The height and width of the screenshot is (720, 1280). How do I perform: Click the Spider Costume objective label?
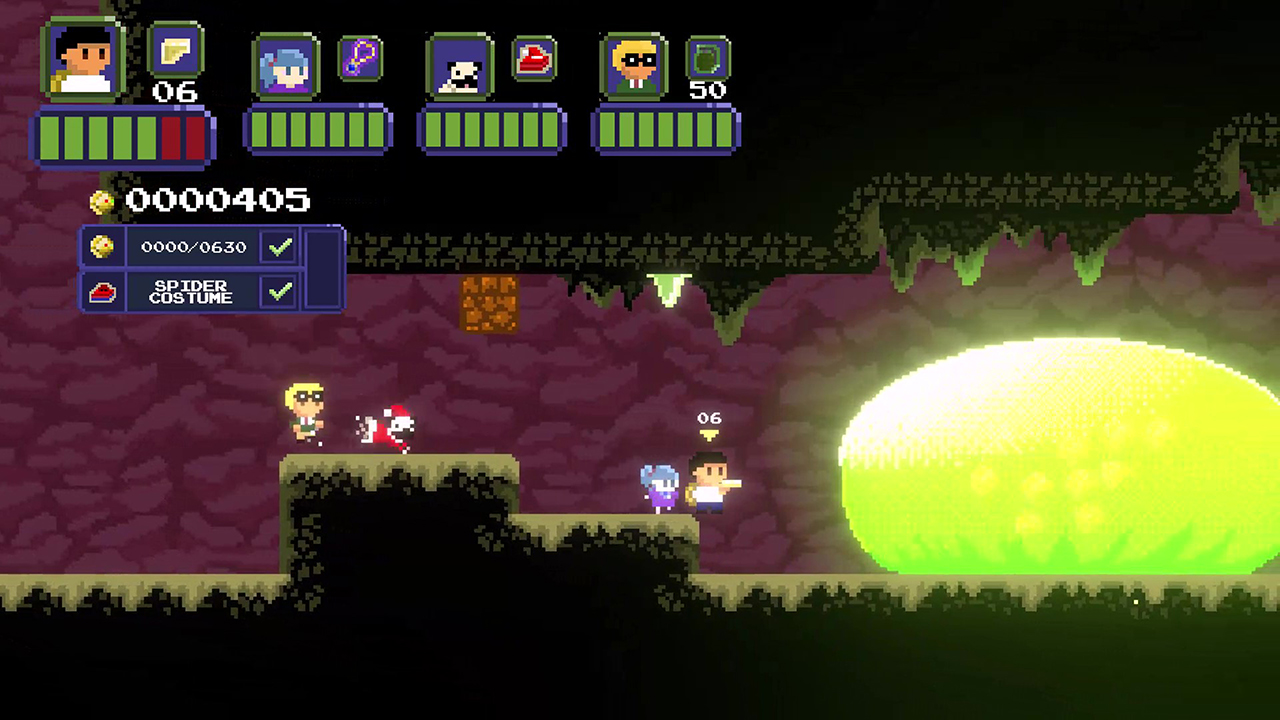[192, 291]
